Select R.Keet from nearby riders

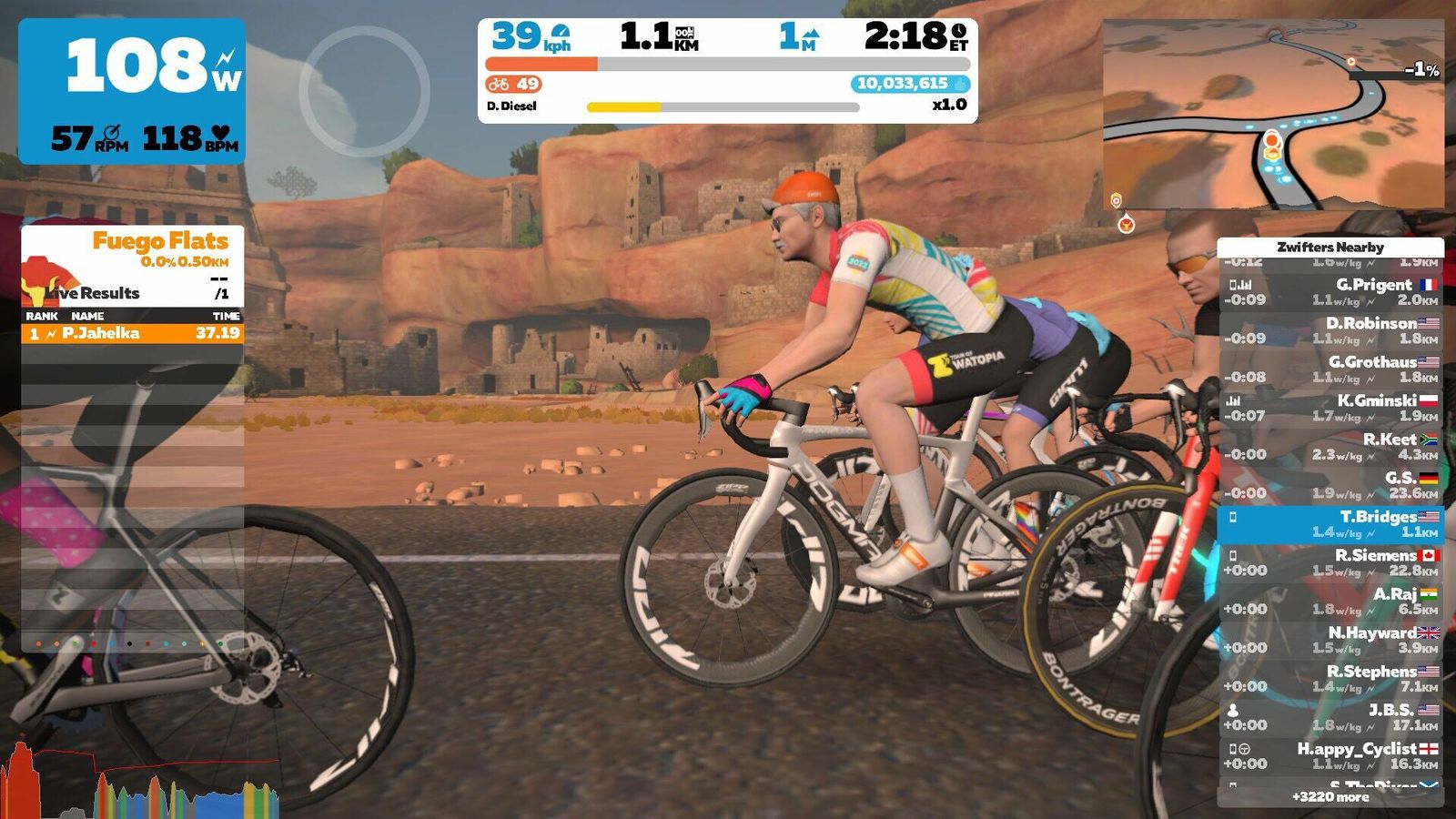coord(1330,447)
